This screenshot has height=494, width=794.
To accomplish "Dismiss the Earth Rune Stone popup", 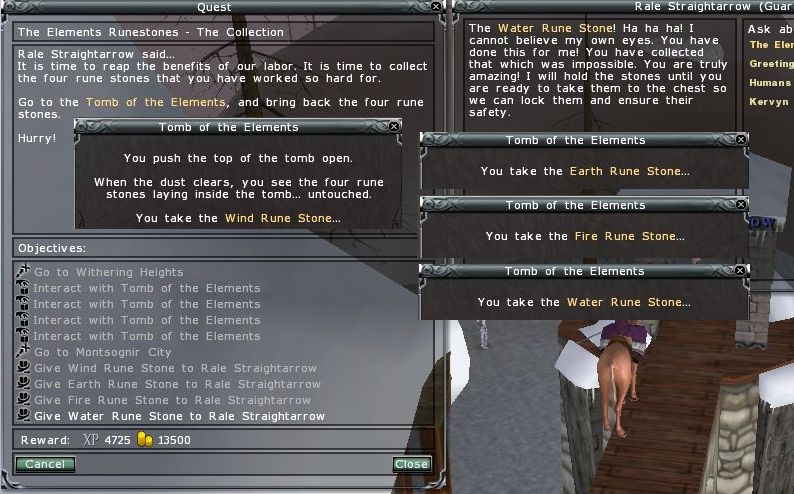I will click(740, 140).
